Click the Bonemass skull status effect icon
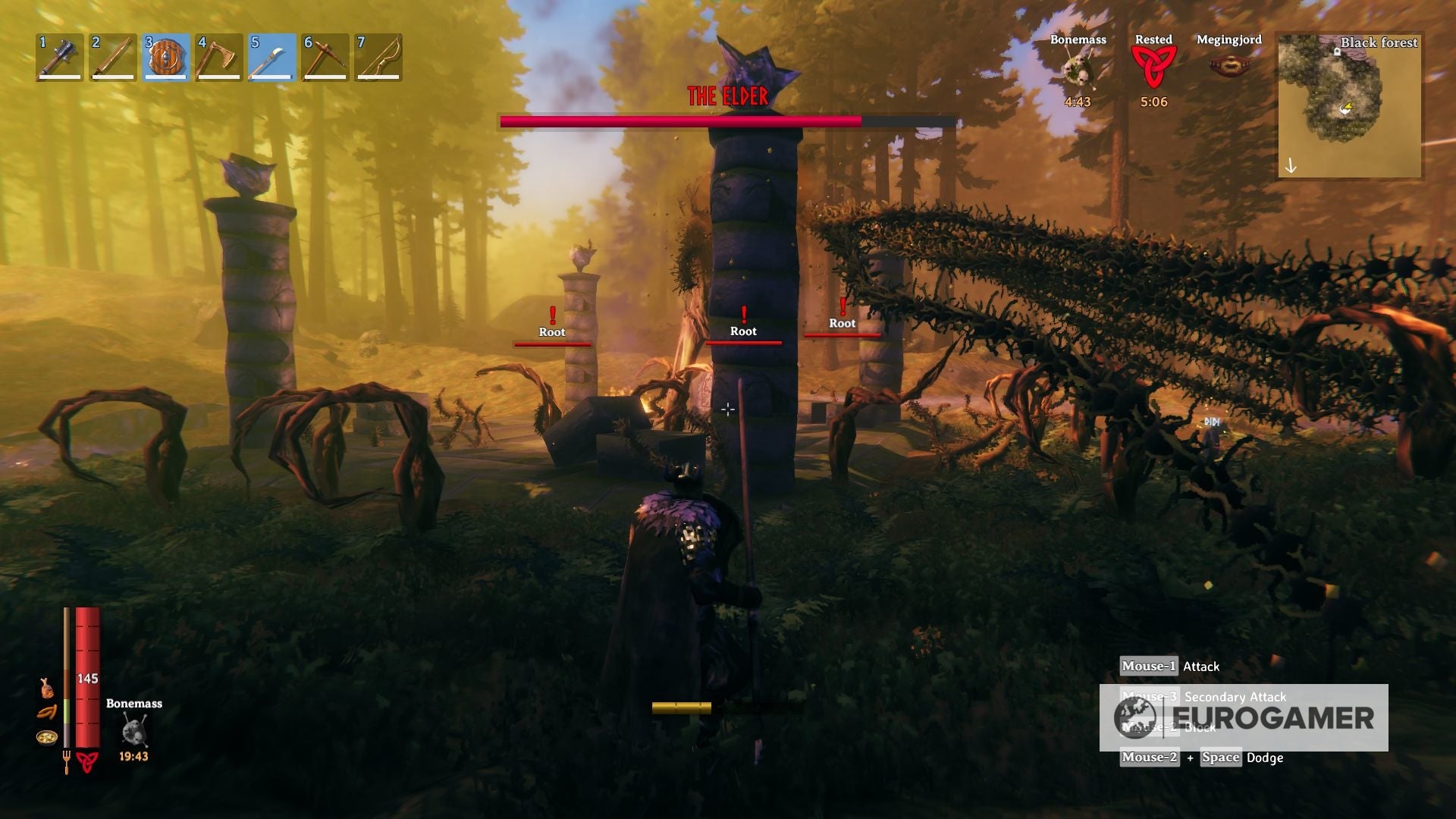Image resolution: width=1456 pixels, height=819 pixels. coord(1078,72)
